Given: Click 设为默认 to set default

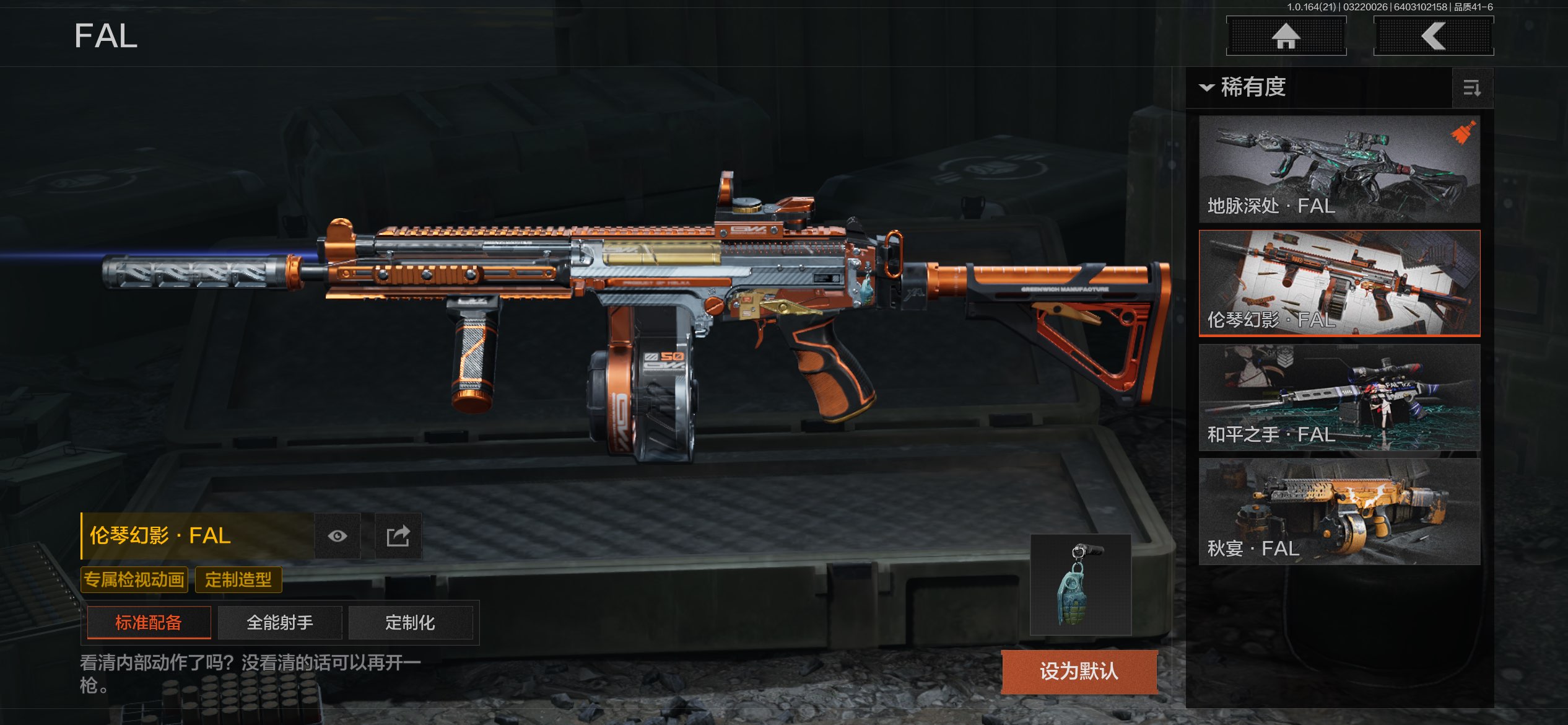Looking at the screenshot, I should [x=1079, y=671].
